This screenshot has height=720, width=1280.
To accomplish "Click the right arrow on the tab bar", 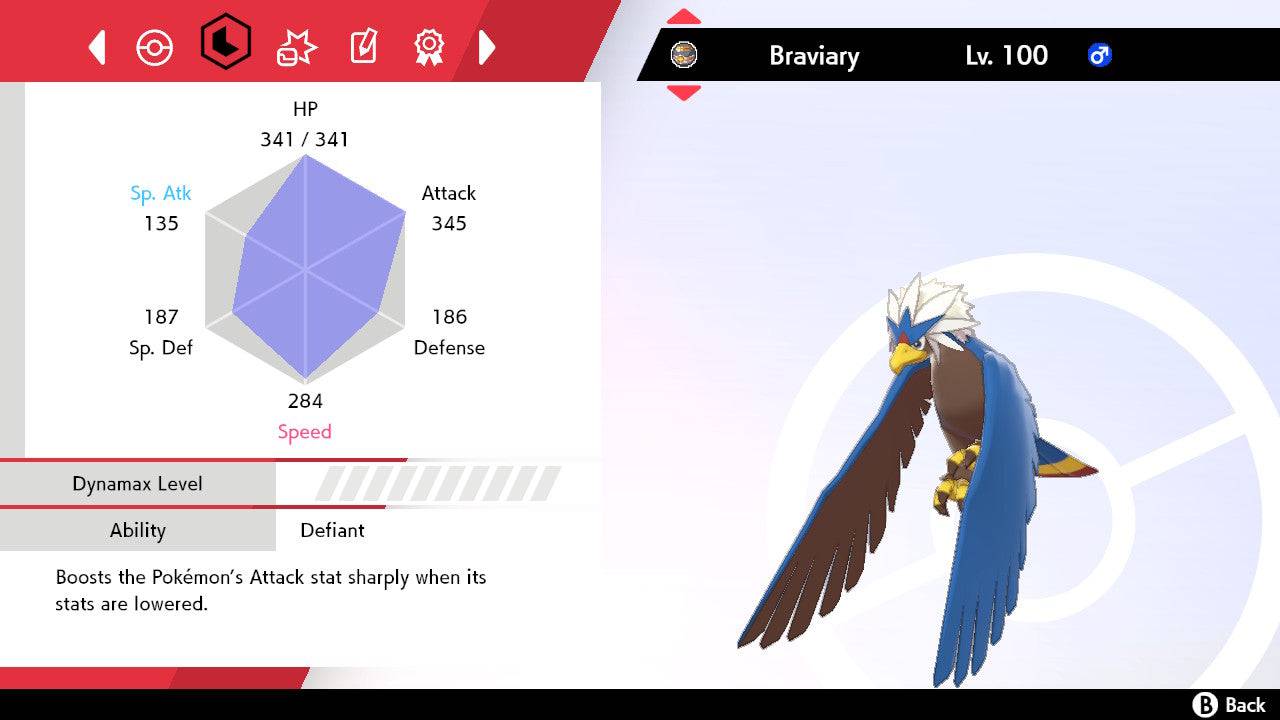I will coord(487,46).
